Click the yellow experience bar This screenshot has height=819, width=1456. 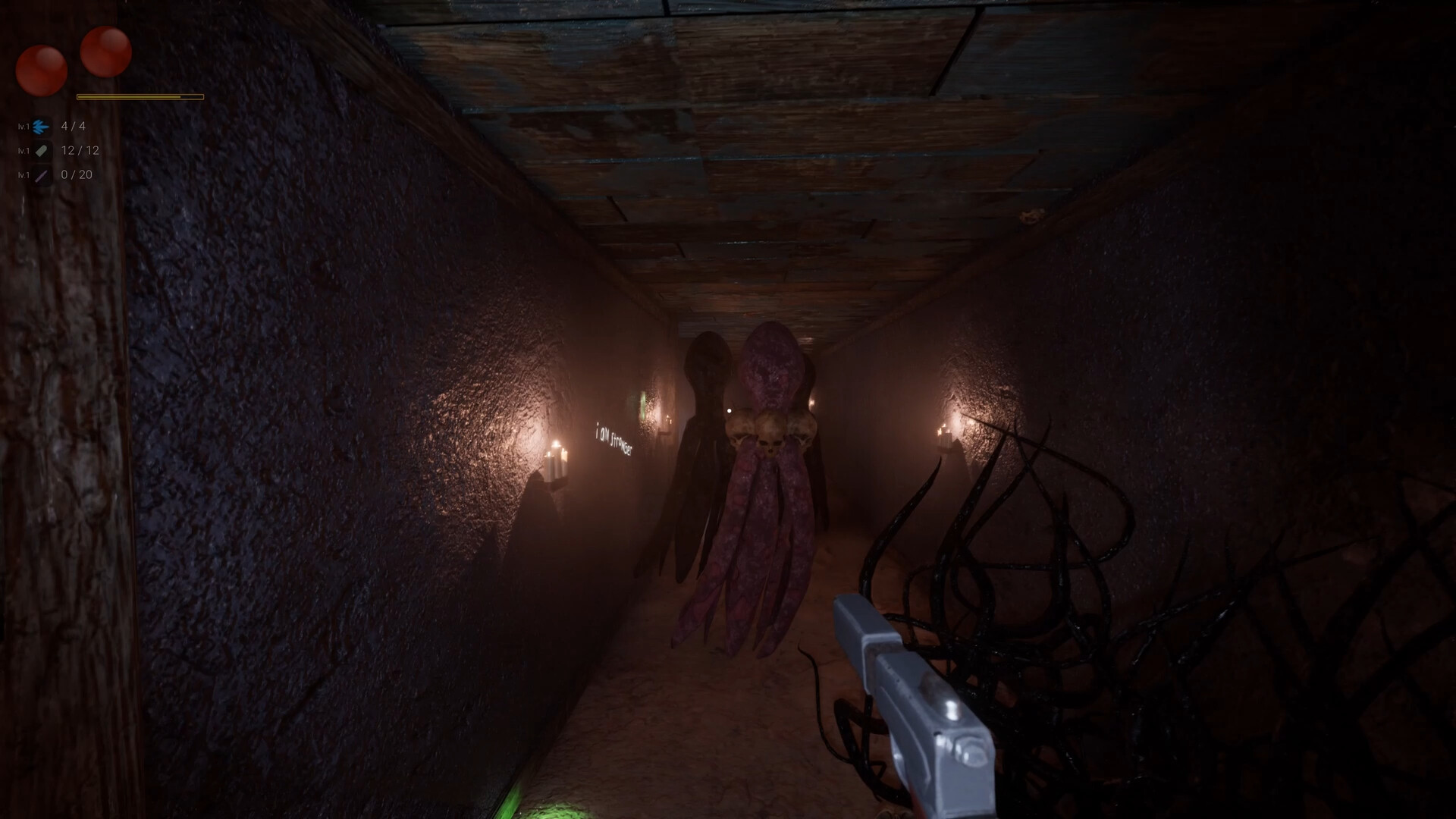point(139,97)
